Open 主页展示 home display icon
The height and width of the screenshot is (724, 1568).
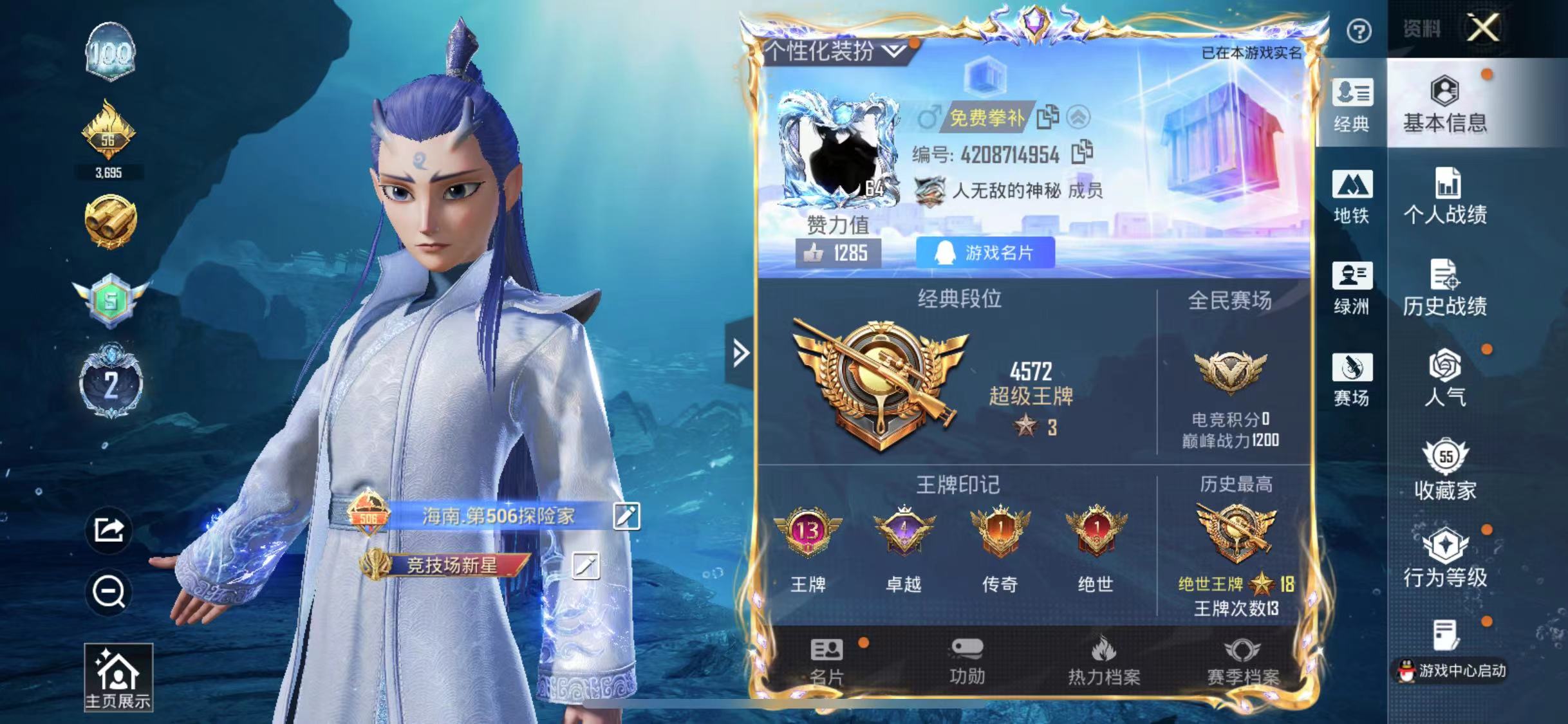point(118,674)
